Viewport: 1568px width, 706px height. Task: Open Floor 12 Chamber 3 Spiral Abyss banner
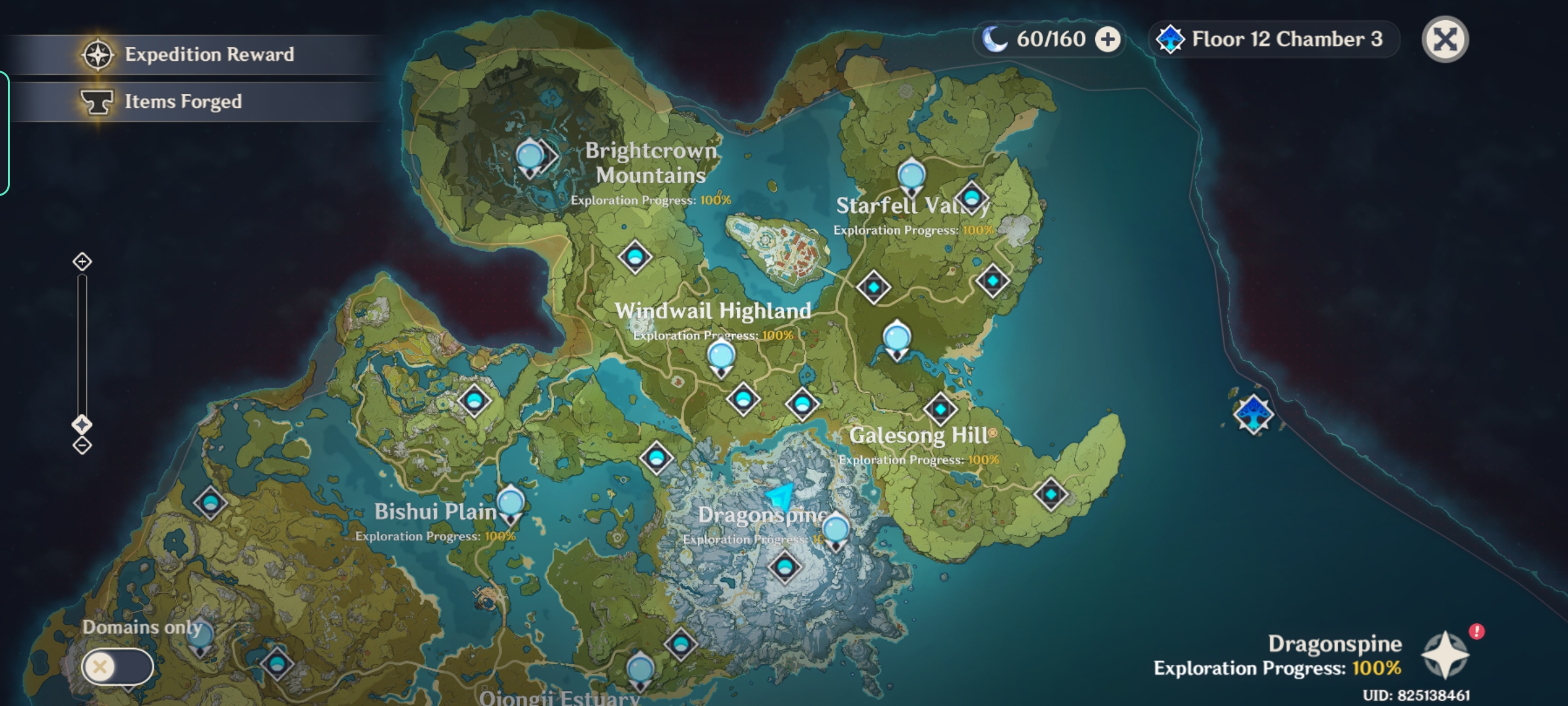[x=1274, y=39]
